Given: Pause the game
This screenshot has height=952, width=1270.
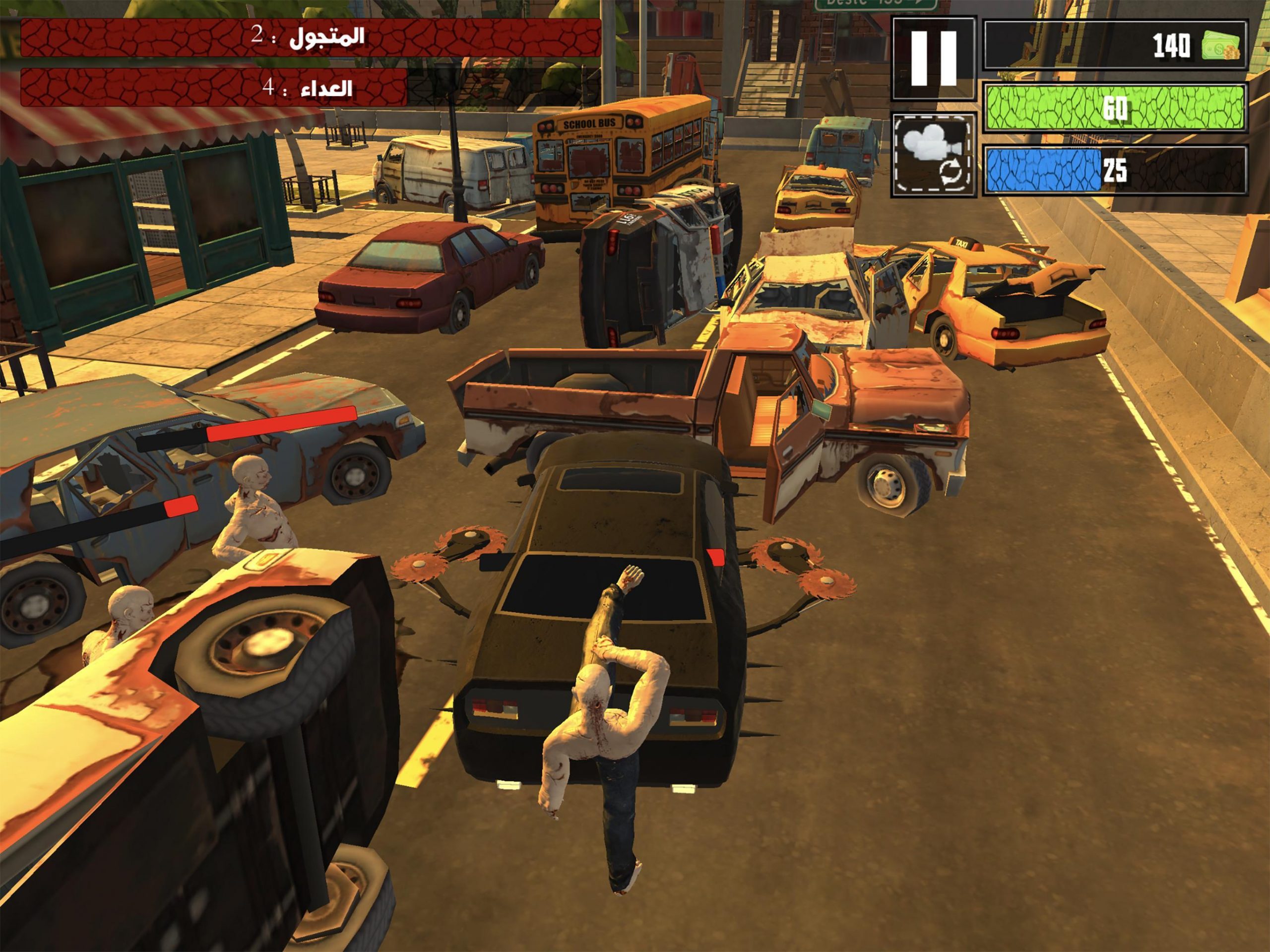Looking at the screenshot, I should (x=933, y=59).
